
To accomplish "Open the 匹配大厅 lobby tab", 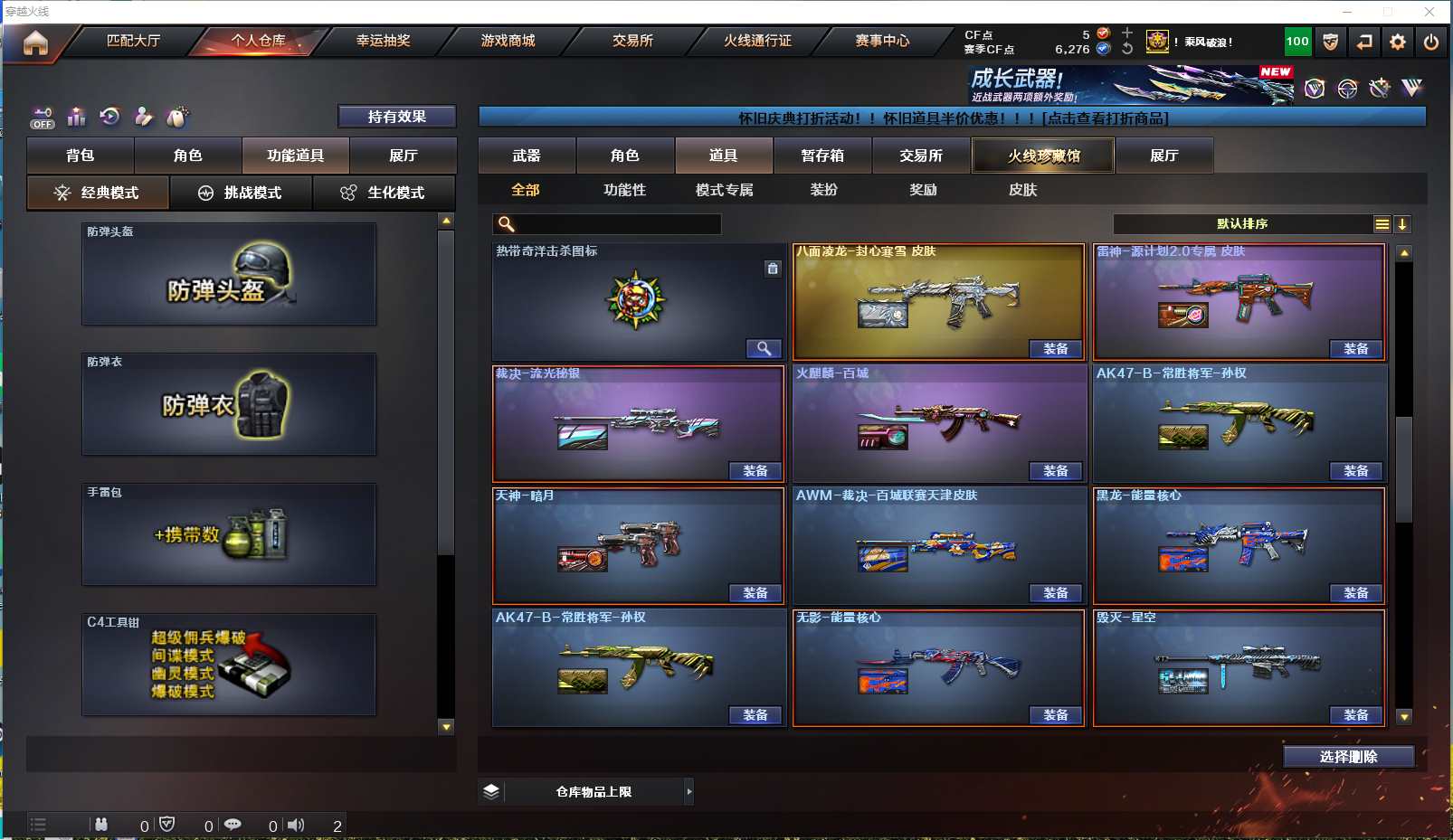I will pyautogui.click(x=133, y=41).
